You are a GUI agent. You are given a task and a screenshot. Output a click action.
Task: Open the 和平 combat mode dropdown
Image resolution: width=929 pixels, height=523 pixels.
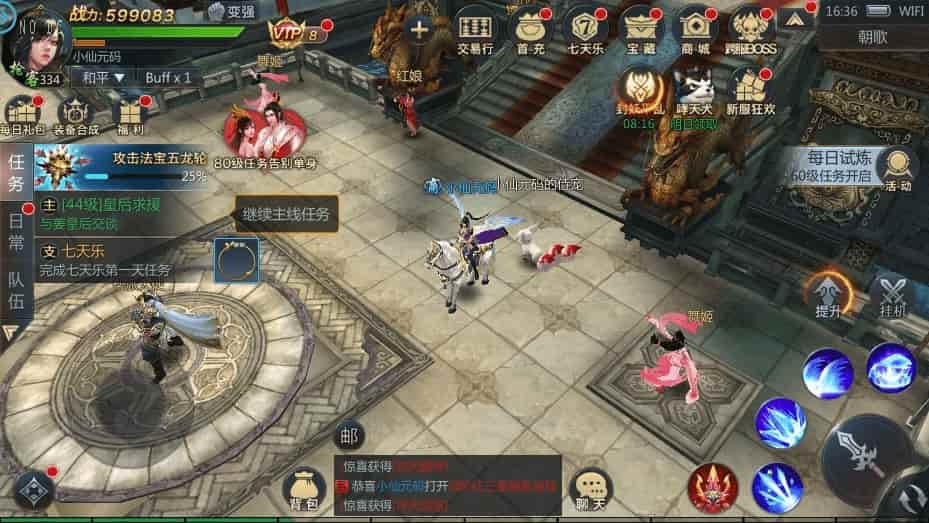pos(103,77)
